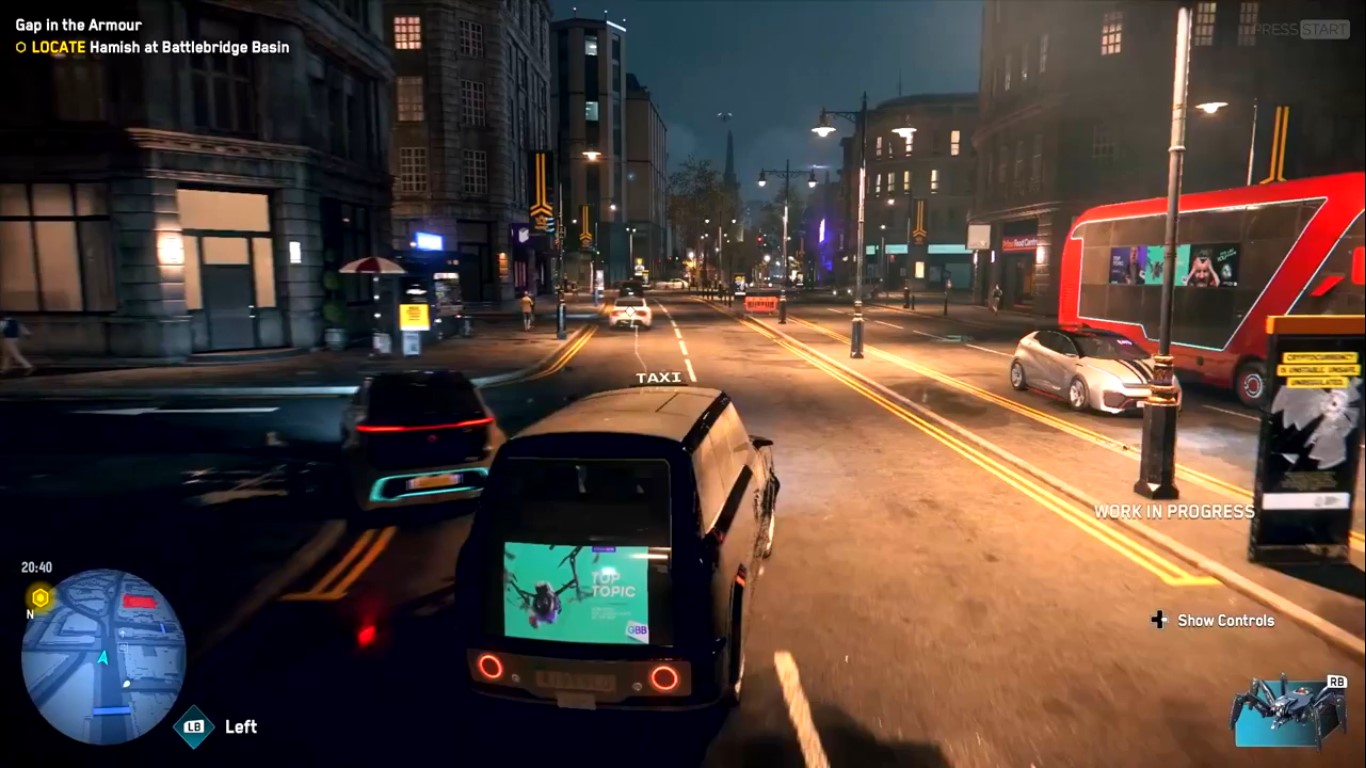Click the 20:40 clock display
Viewport: 1366px width, 768px height.
(37, 567)
